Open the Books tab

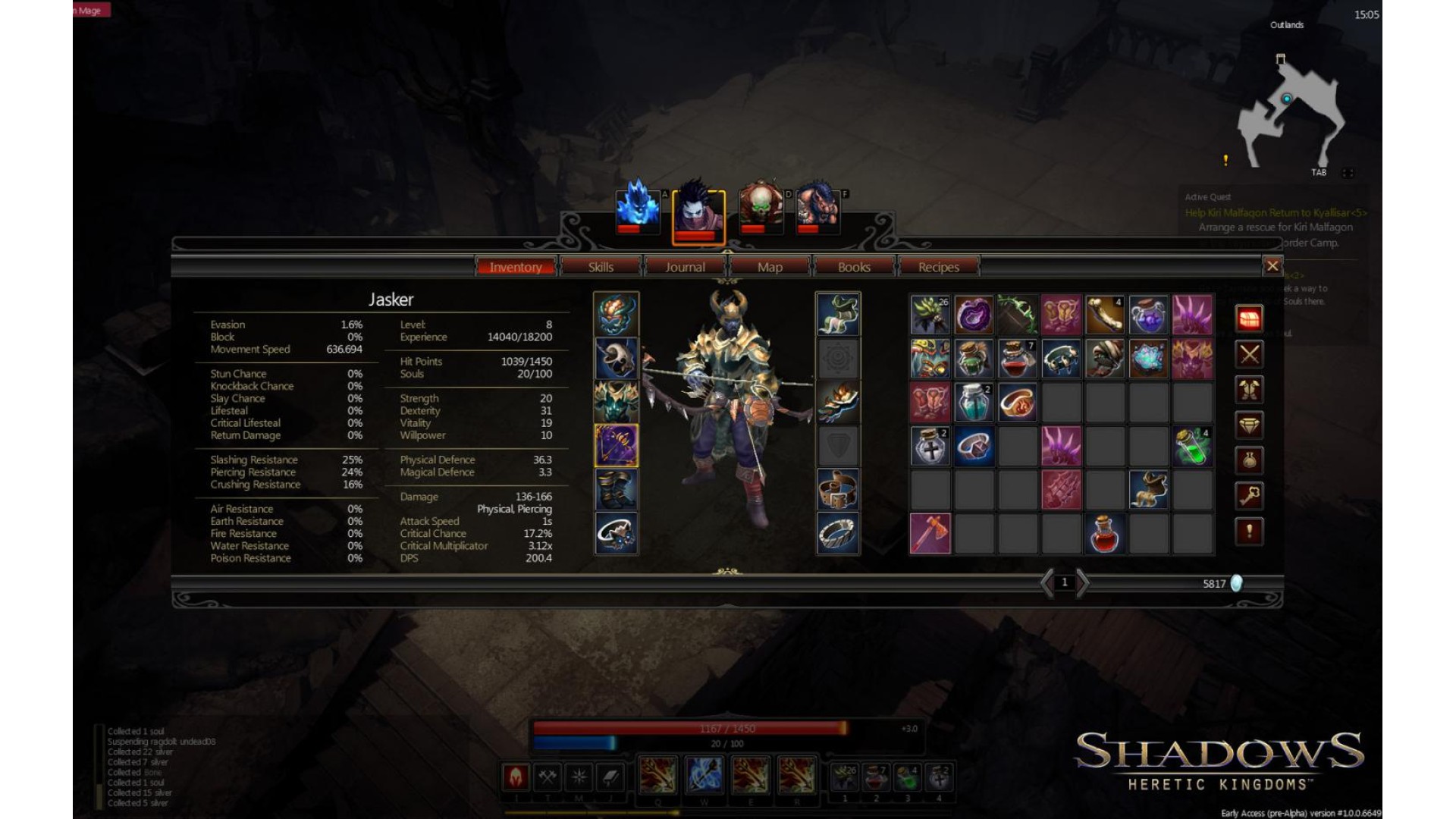pos(854,267)
